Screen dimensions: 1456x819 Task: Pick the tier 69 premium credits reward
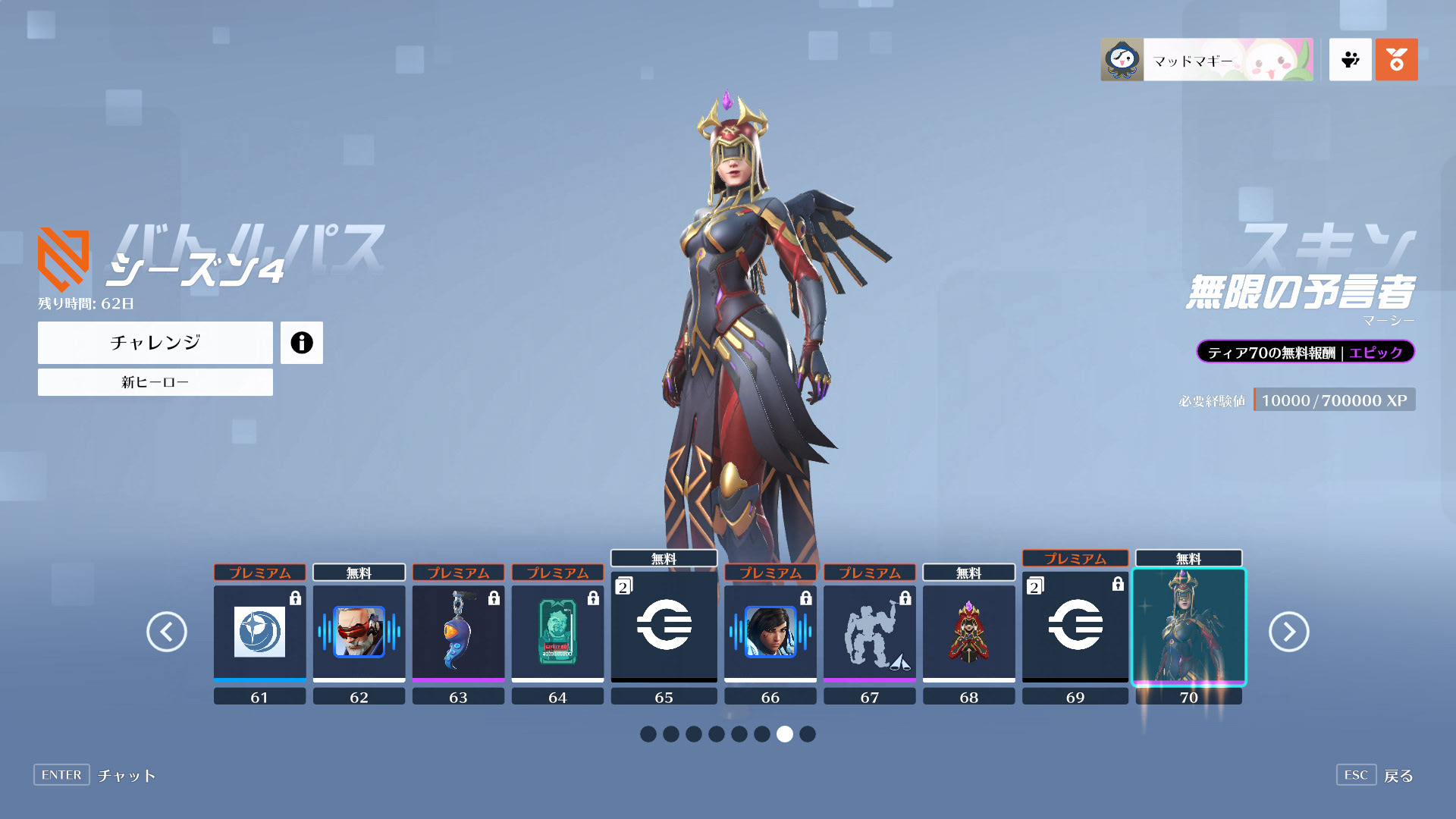[1075, 625]
